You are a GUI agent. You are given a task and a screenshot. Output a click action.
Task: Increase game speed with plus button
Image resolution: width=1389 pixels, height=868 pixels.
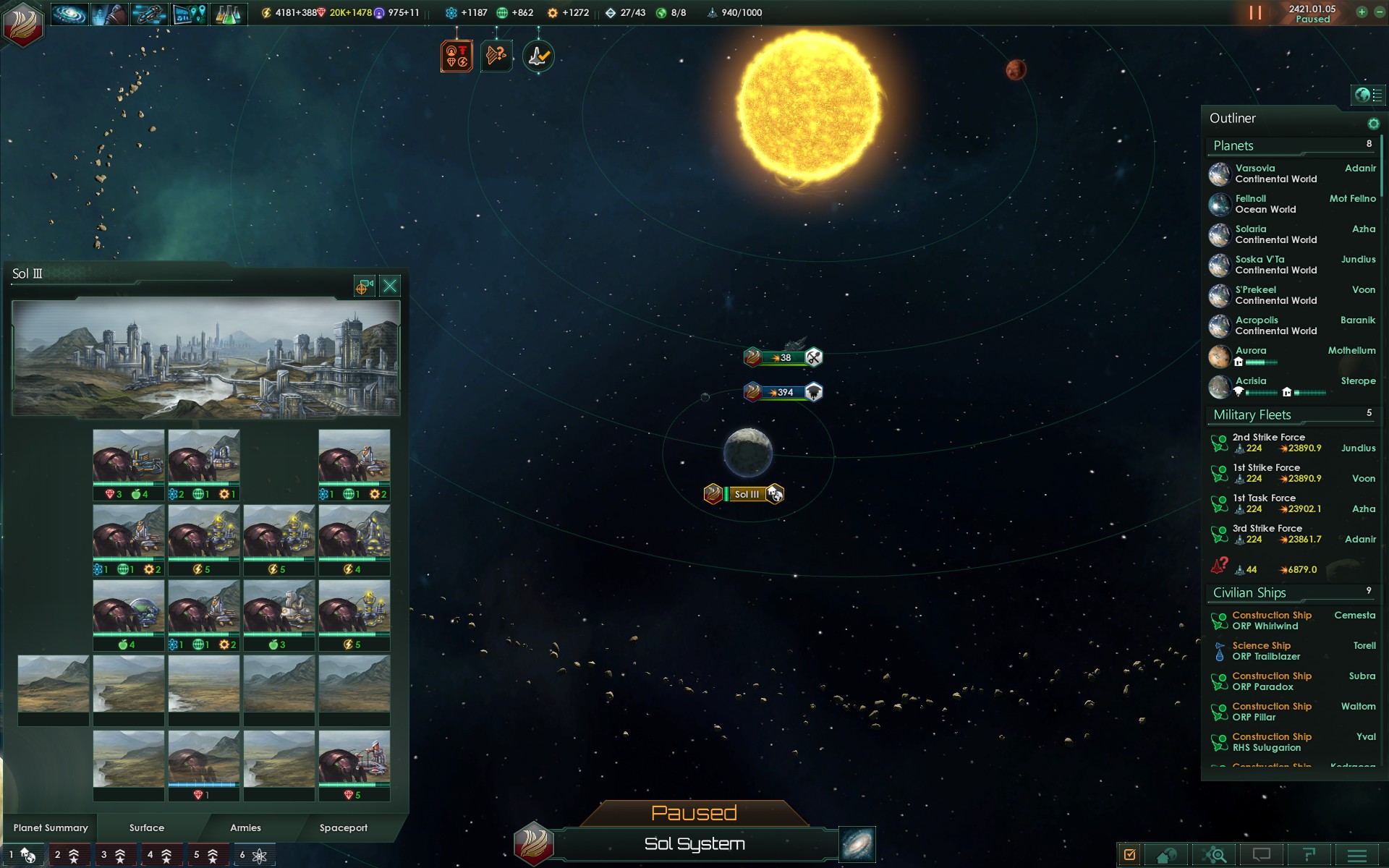tap(1362, 12)
